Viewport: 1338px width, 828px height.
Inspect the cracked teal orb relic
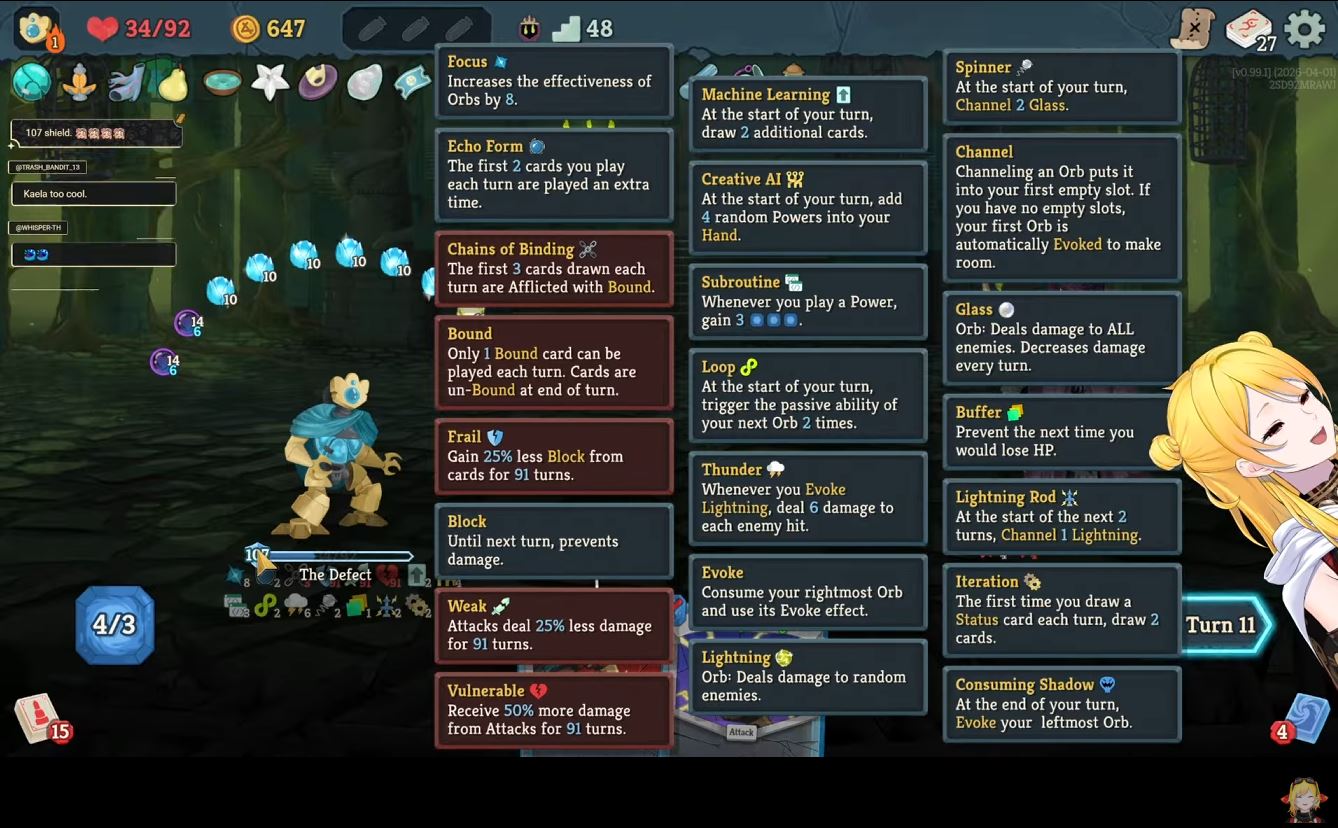[31, 82]
